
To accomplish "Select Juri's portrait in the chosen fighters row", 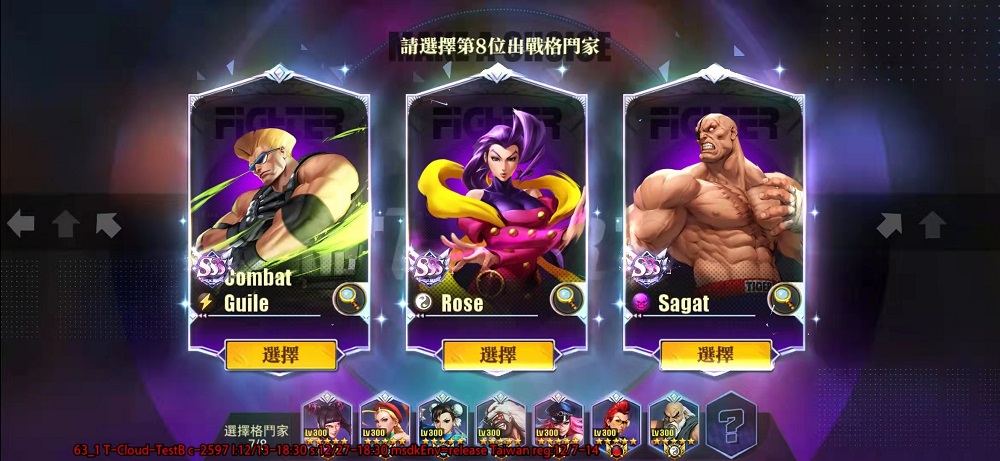I will coord(327,419).
